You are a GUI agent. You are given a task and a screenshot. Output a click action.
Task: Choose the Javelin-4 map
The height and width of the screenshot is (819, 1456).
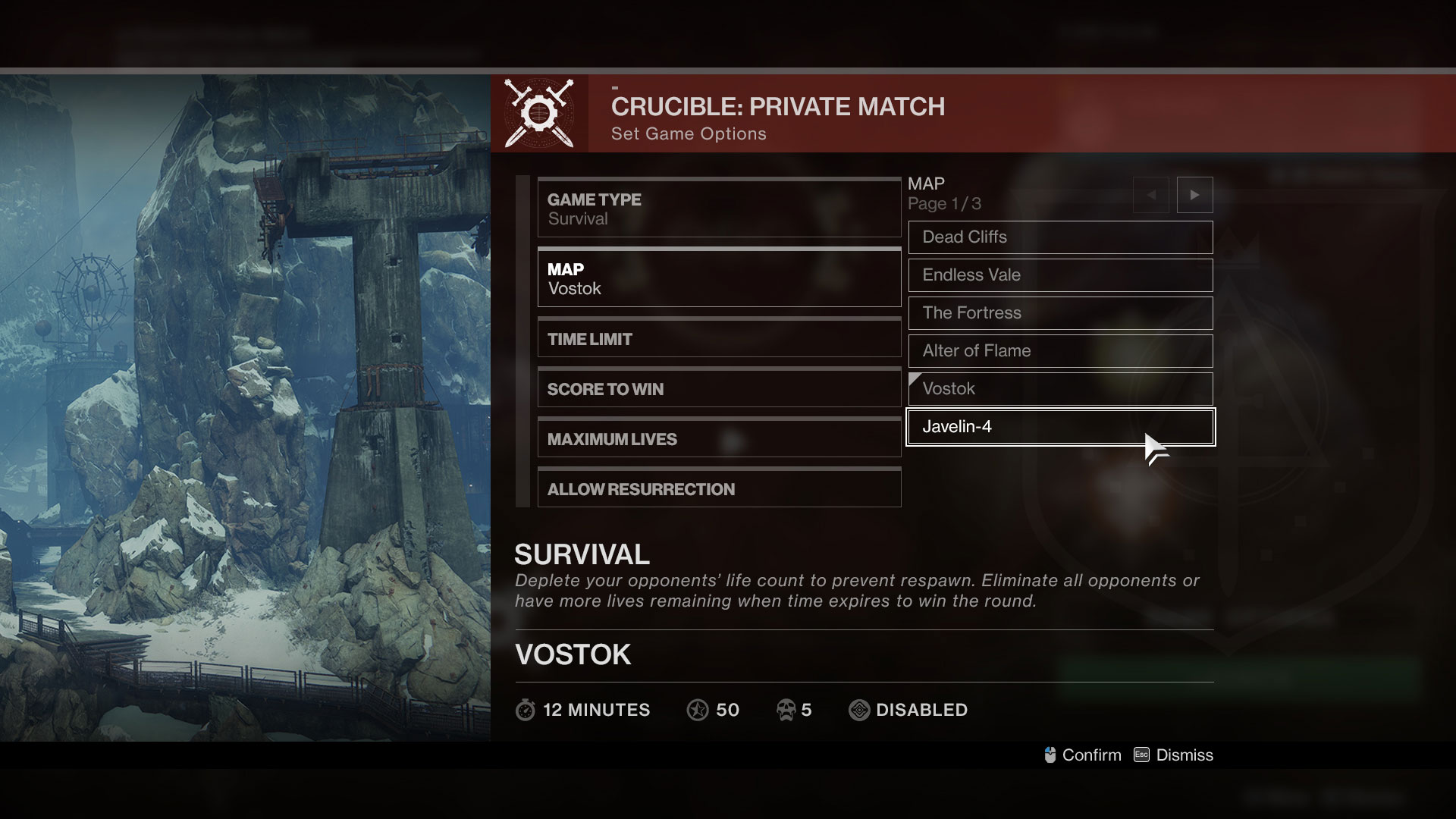tap(1060, 427)
